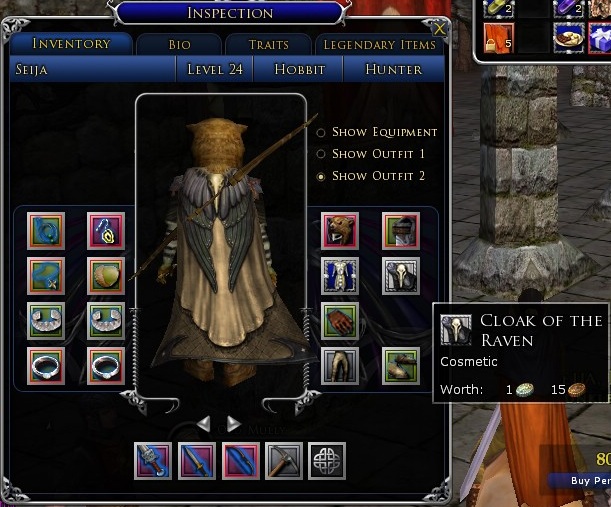Image resolution: width=611 pixels, height=507 pixels.
Task: Choose Show Equipment option
Action: 321,132
